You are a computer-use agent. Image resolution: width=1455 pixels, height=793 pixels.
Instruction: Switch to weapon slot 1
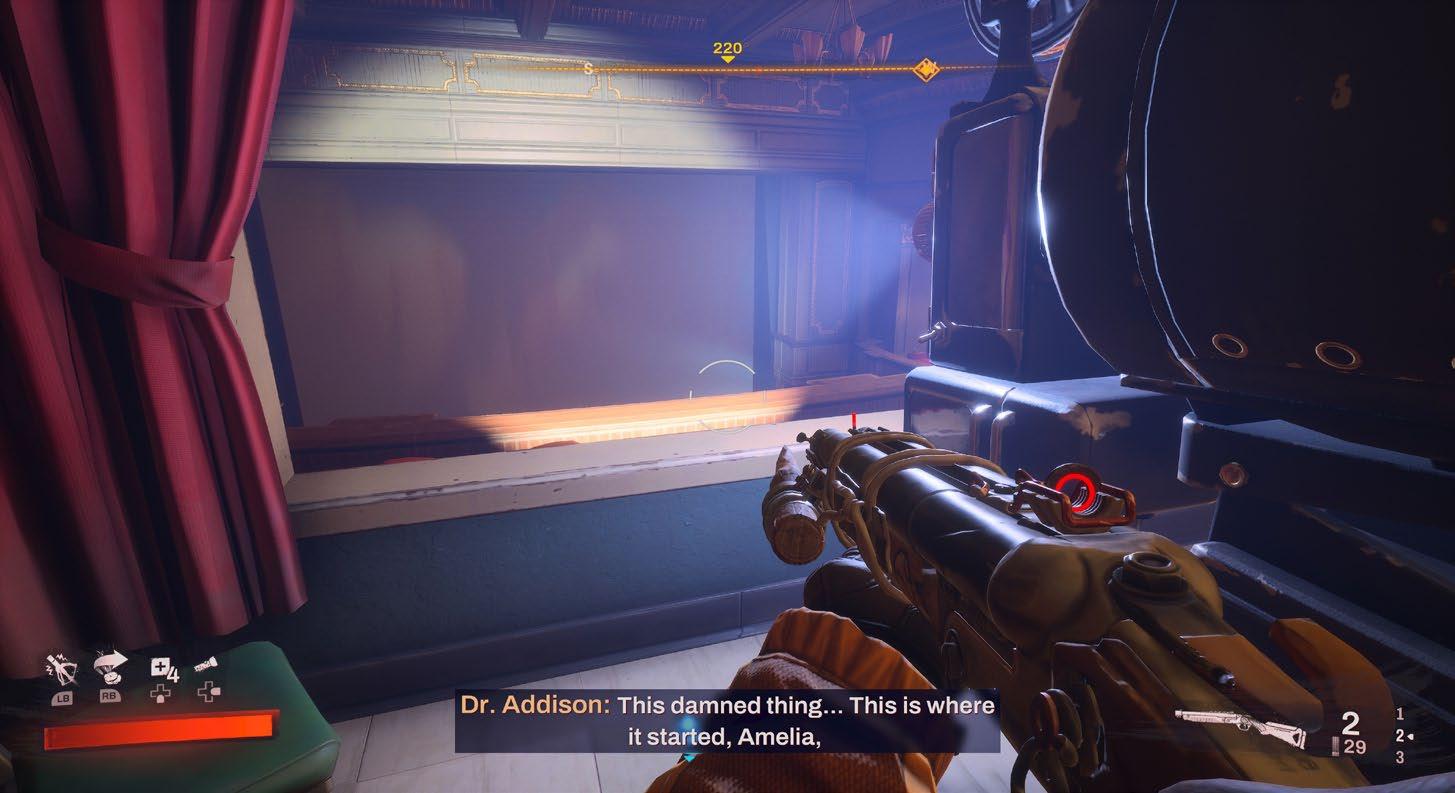1399,714
